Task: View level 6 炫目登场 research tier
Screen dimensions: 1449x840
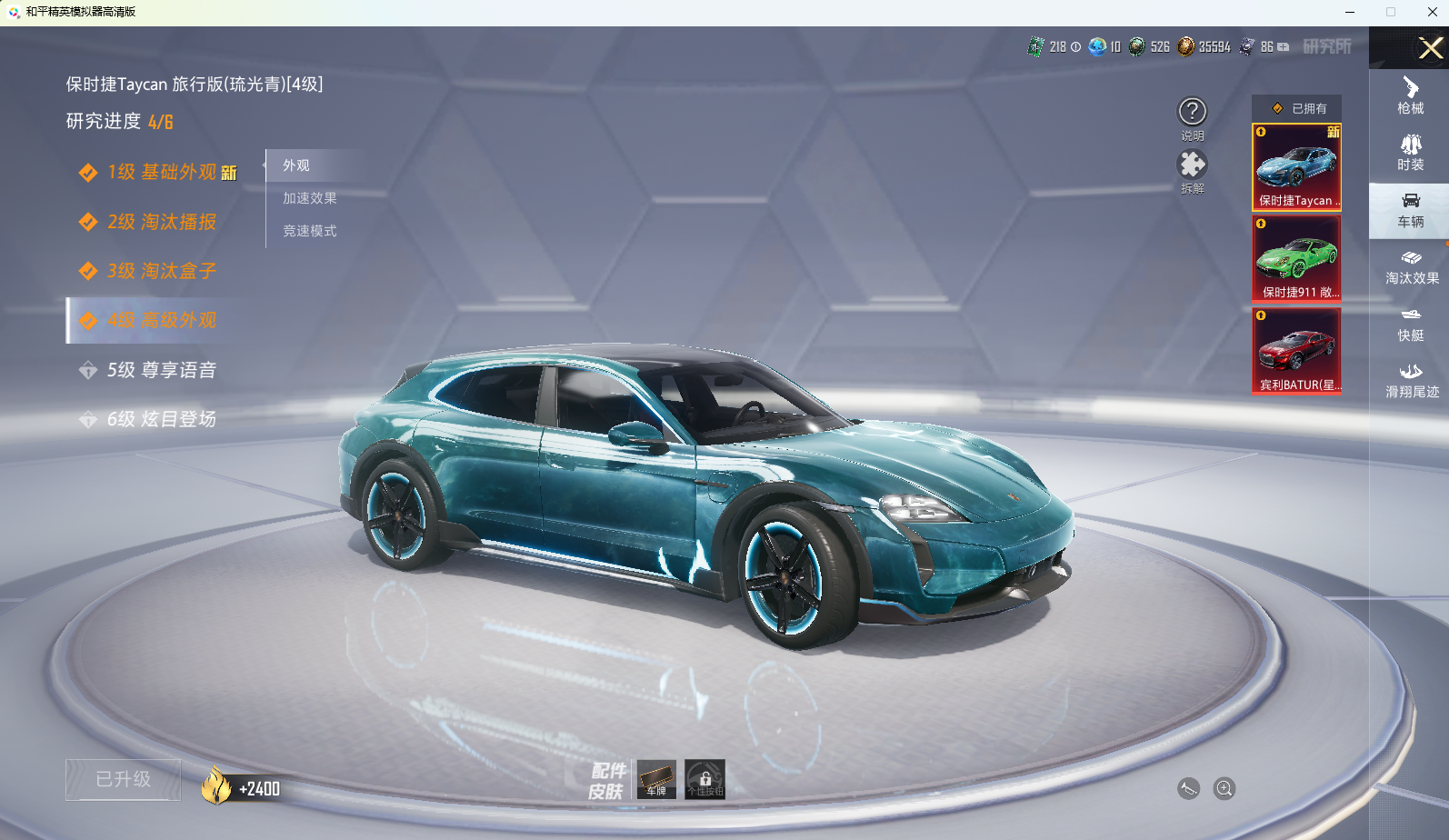Action: [162, 419]
